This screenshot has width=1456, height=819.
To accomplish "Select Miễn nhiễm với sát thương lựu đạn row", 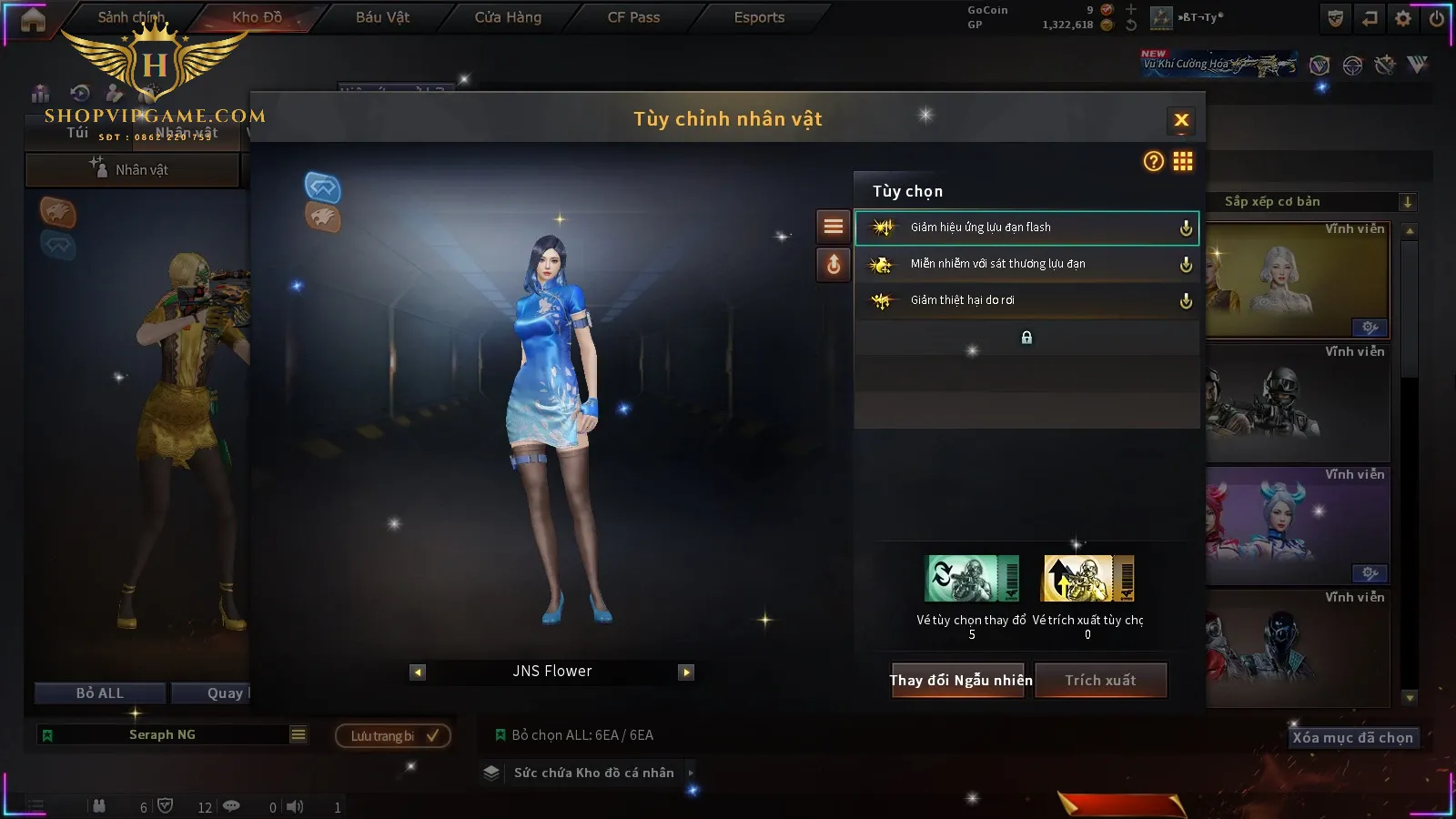I will (1026, 264).
